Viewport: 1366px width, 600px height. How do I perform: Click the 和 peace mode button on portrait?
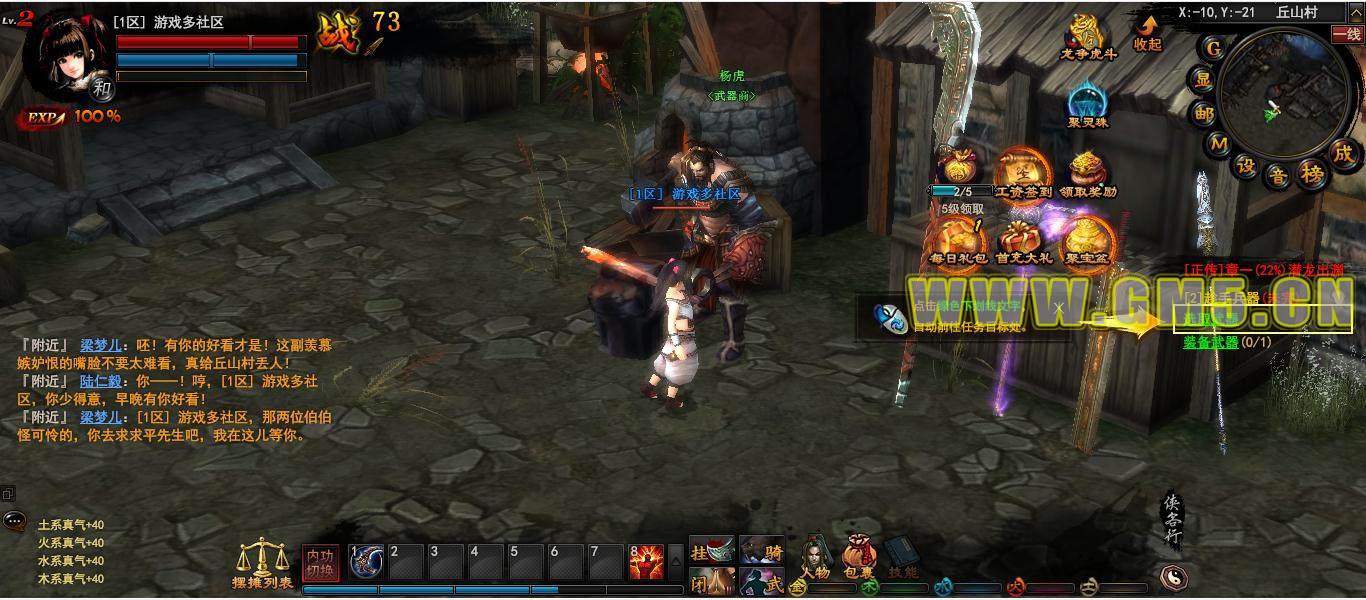[x=102, y=88]
